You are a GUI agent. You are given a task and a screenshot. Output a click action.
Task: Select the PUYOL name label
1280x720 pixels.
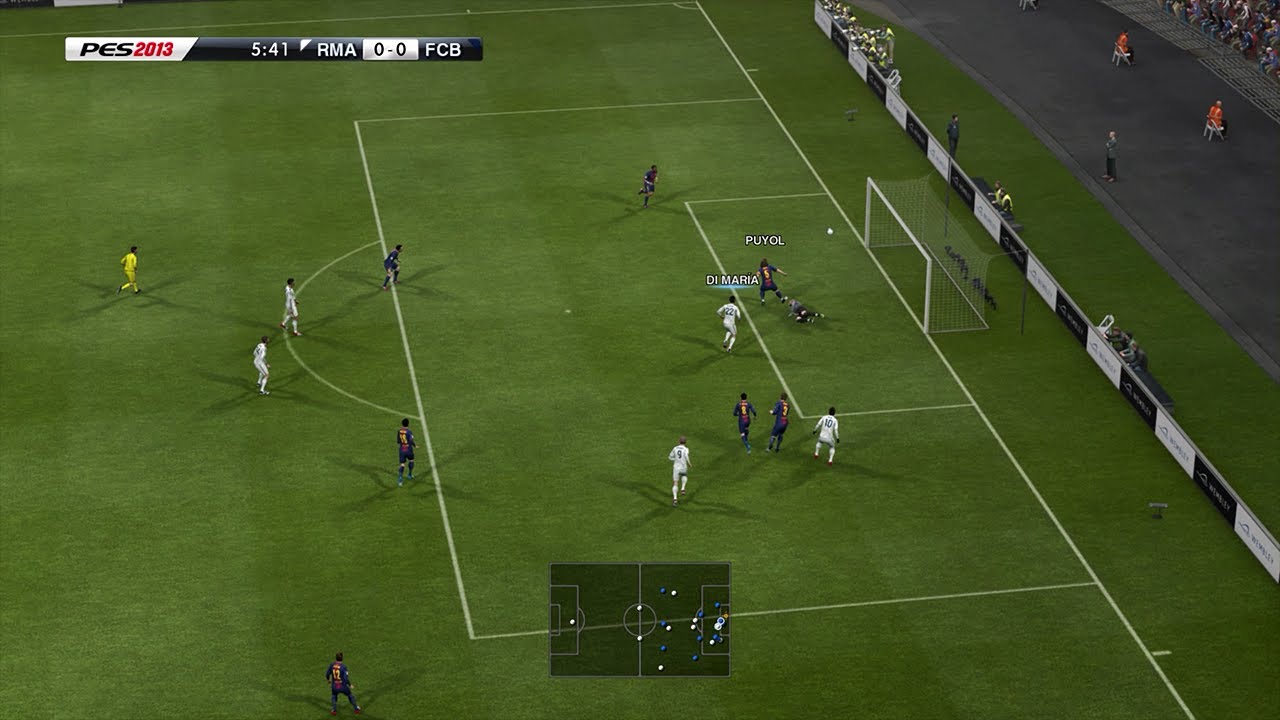pos(763,240)
